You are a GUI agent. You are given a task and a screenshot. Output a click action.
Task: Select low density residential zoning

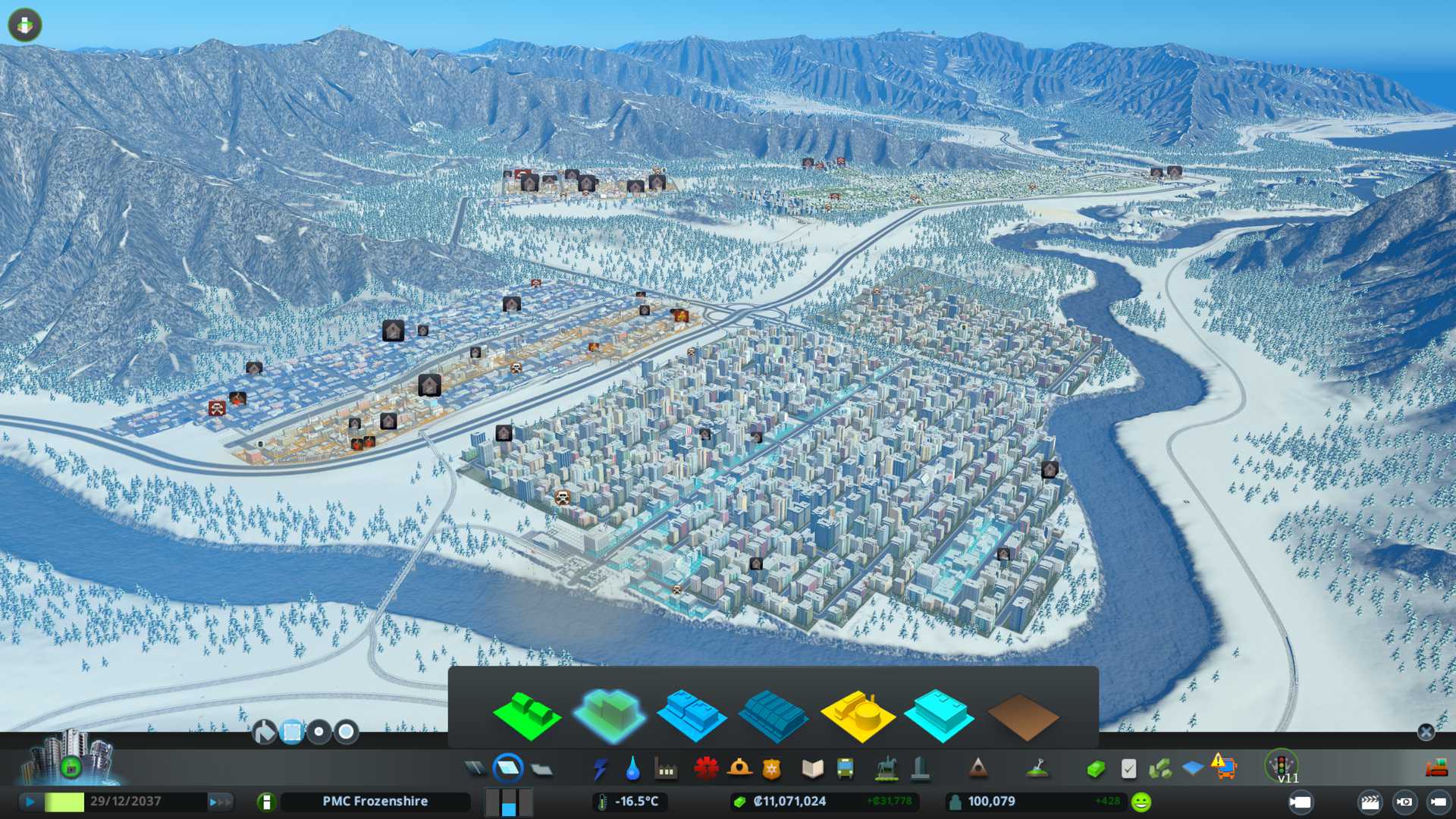click(527, 715)
